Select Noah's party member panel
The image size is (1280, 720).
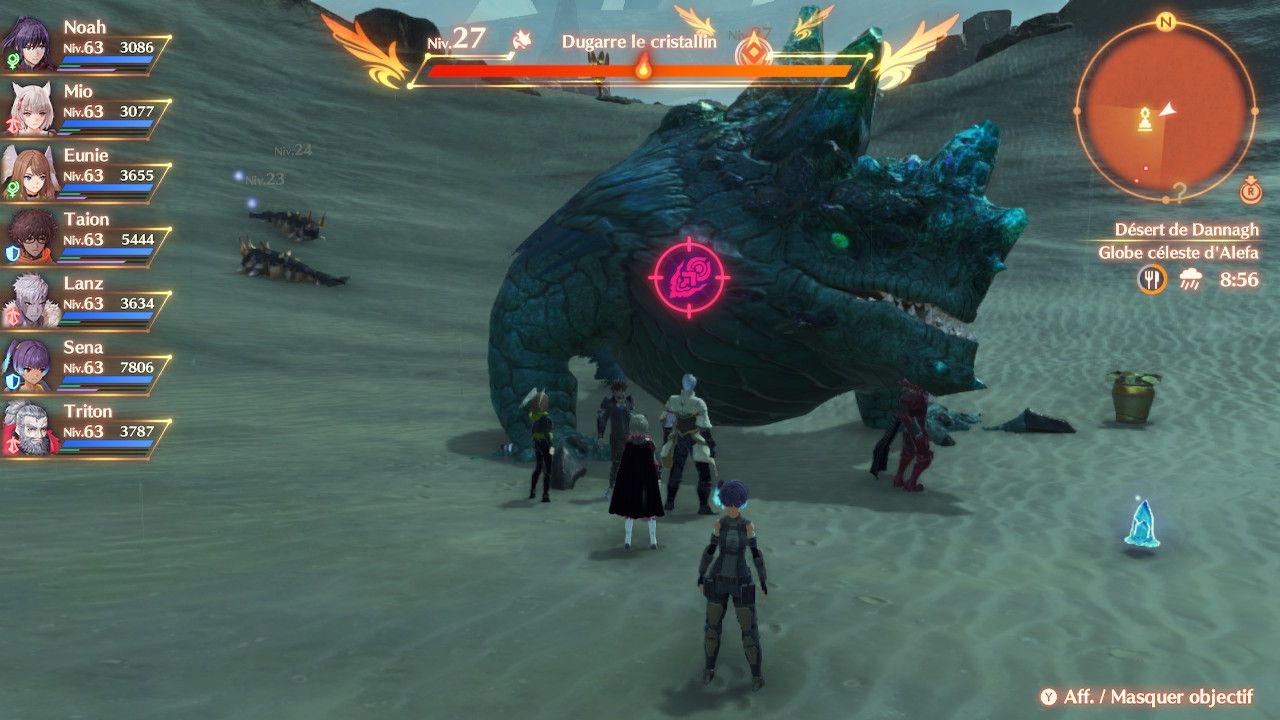pyautogui.click(x=85, y=43)
